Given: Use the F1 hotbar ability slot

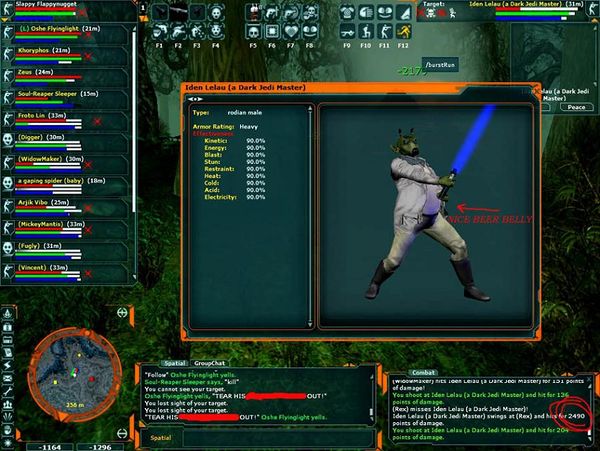Looking at the screenshot, I should tap(161, 15).
